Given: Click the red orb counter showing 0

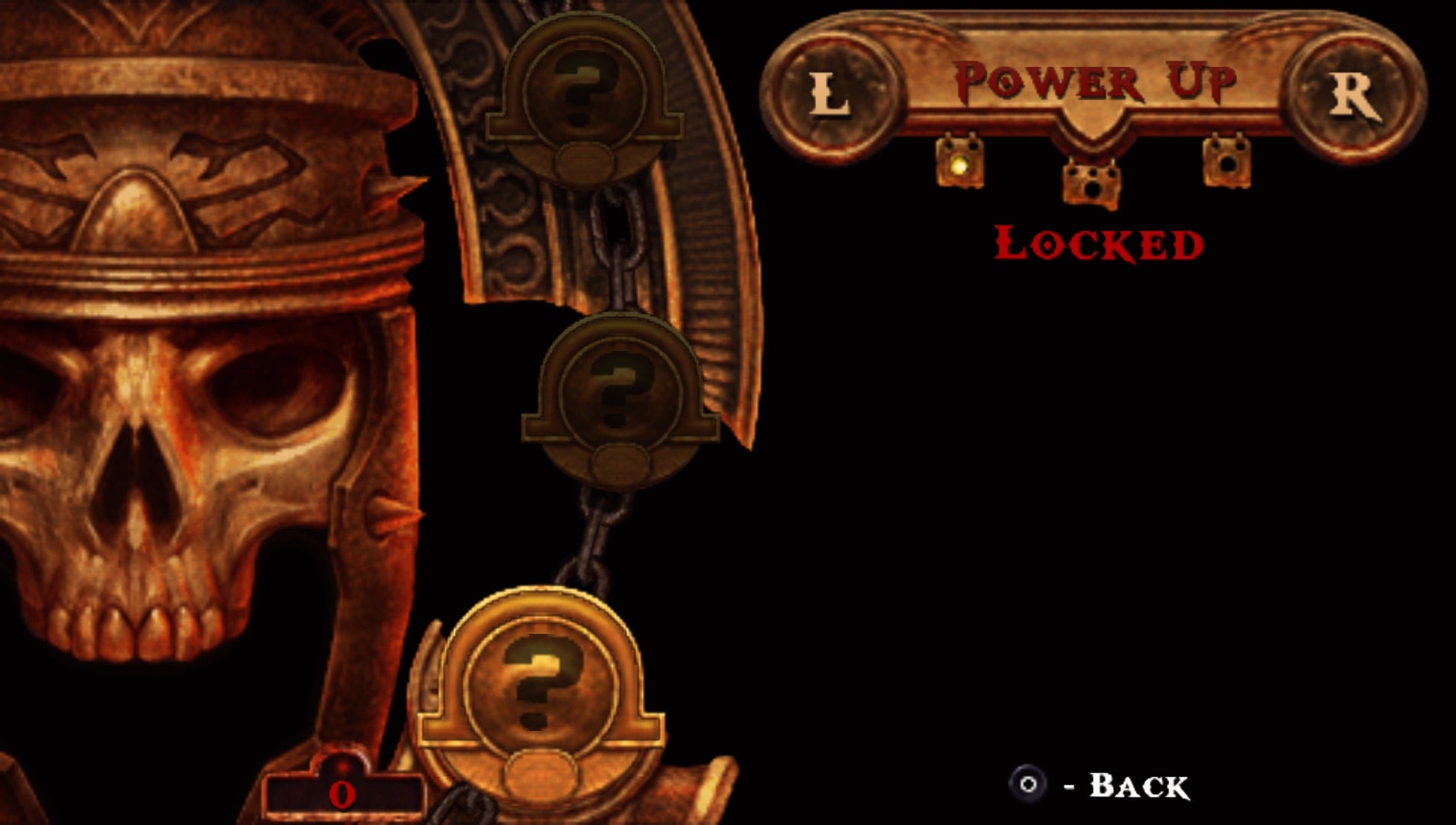Looking at the screenshot, I should coord(343,792).
